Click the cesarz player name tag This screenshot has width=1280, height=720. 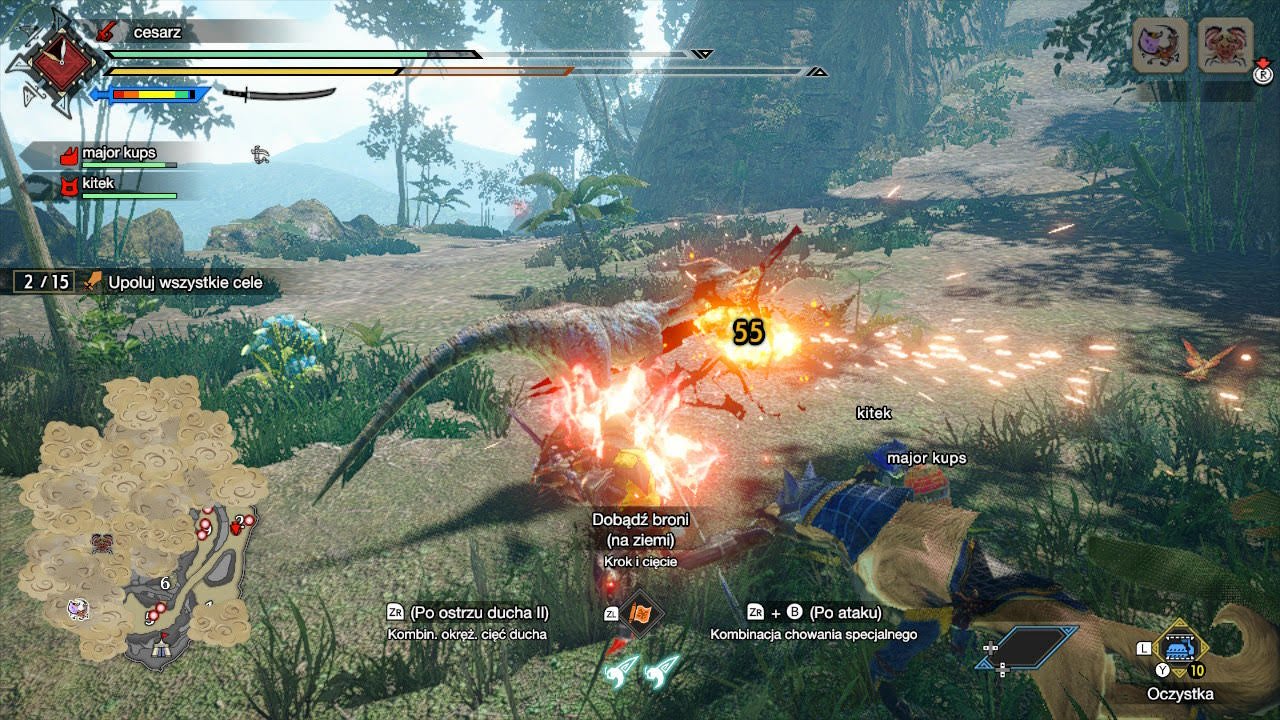155,32
